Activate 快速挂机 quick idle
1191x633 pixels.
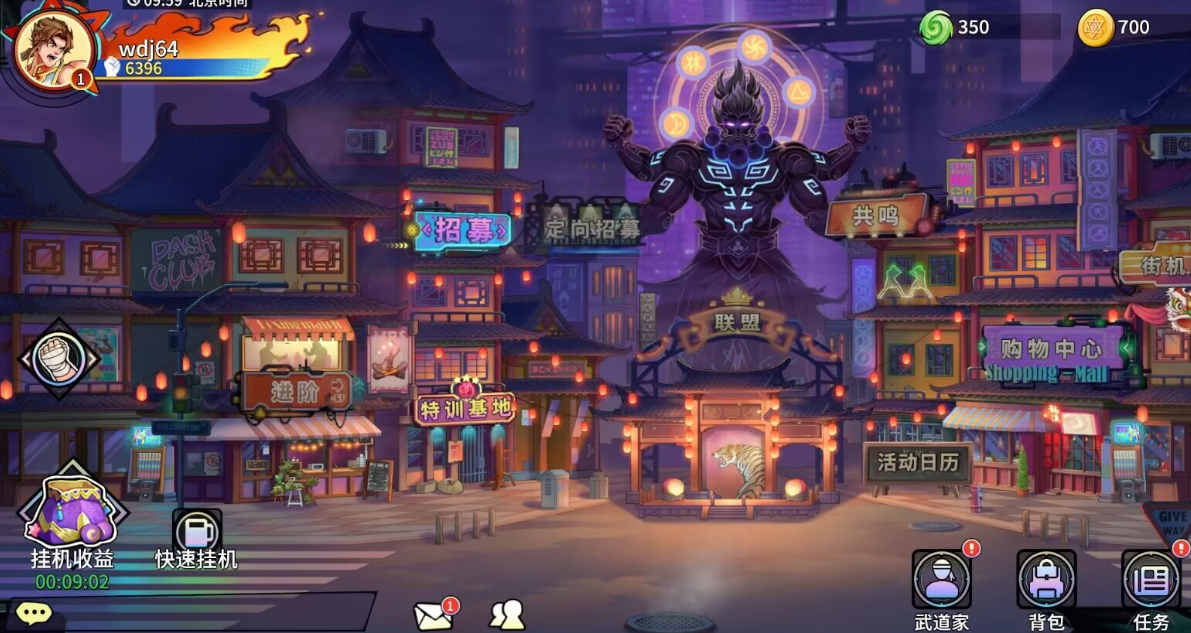[x=196, y=532]
